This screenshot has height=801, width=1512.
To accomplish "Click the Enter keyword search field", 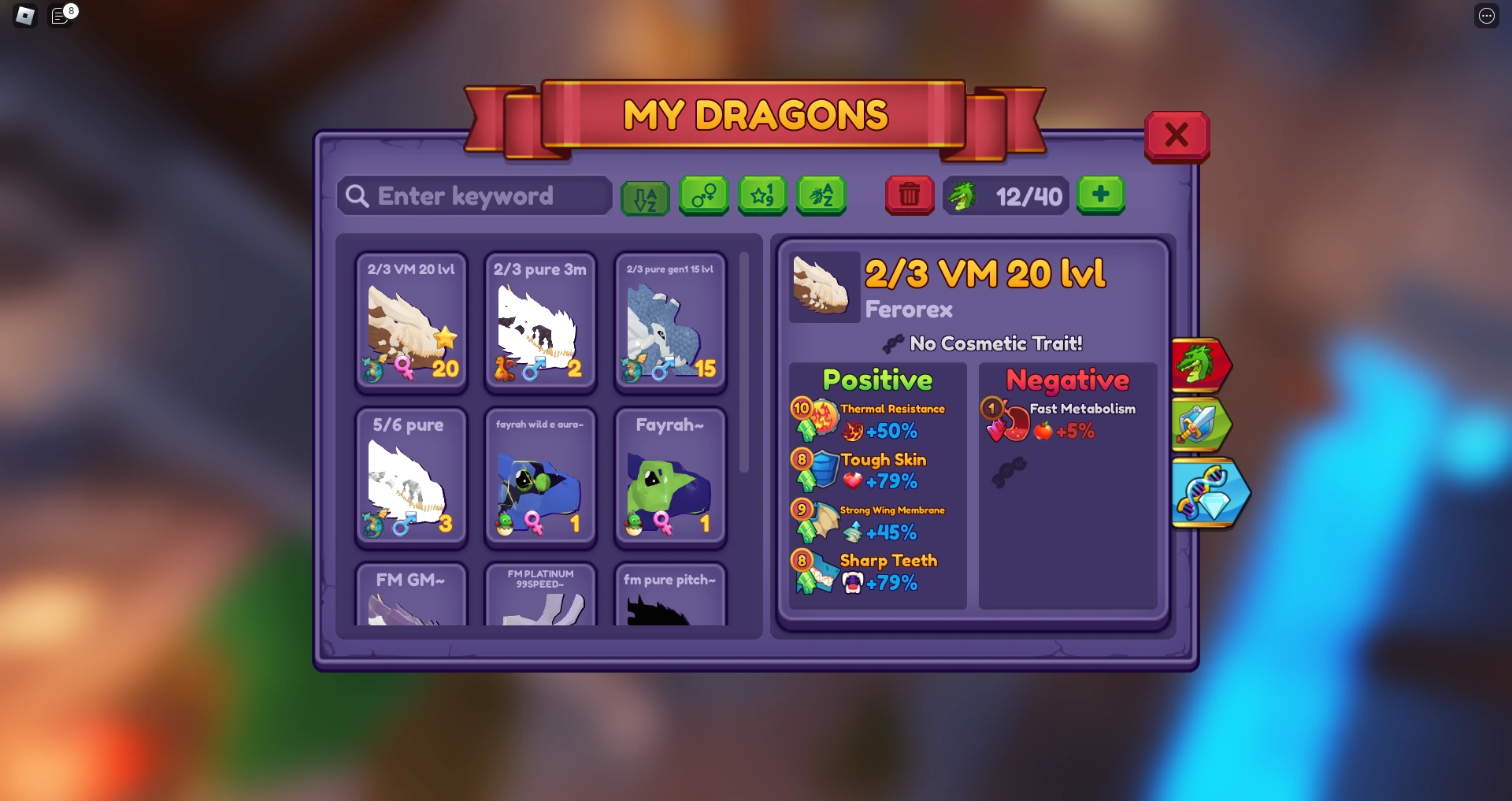I will [473, 196].
